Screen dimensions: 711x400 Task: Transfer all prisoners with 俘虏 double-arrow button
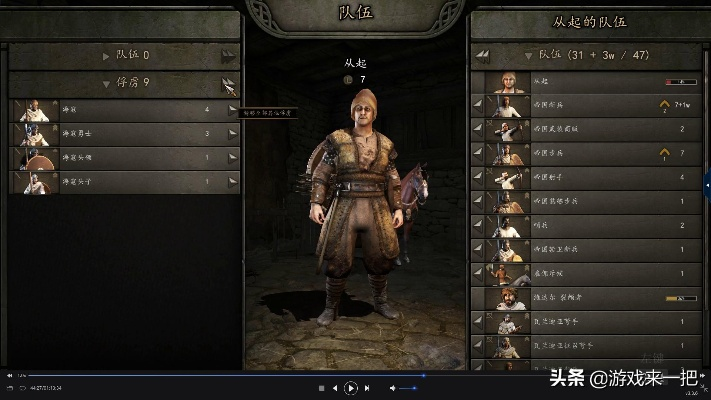point(230,84)
